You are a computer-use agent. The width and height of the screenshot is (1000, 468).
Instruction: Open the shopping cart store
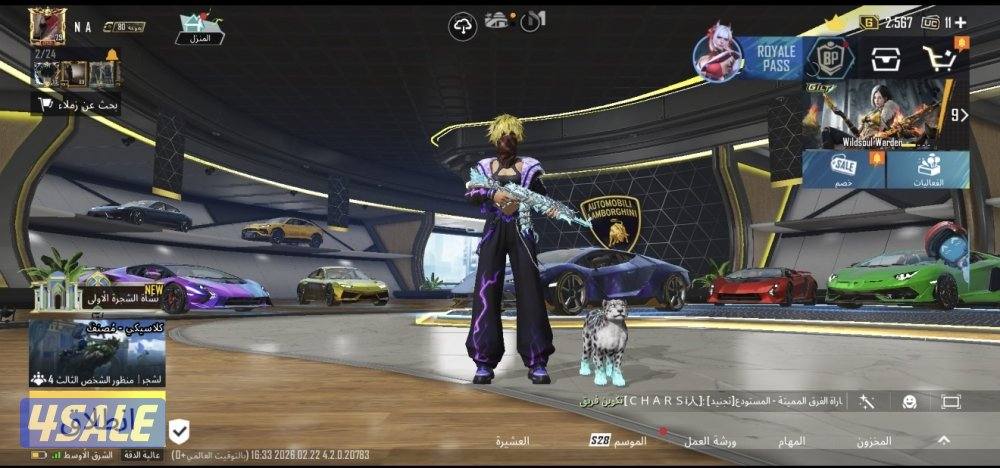[940, 59]
